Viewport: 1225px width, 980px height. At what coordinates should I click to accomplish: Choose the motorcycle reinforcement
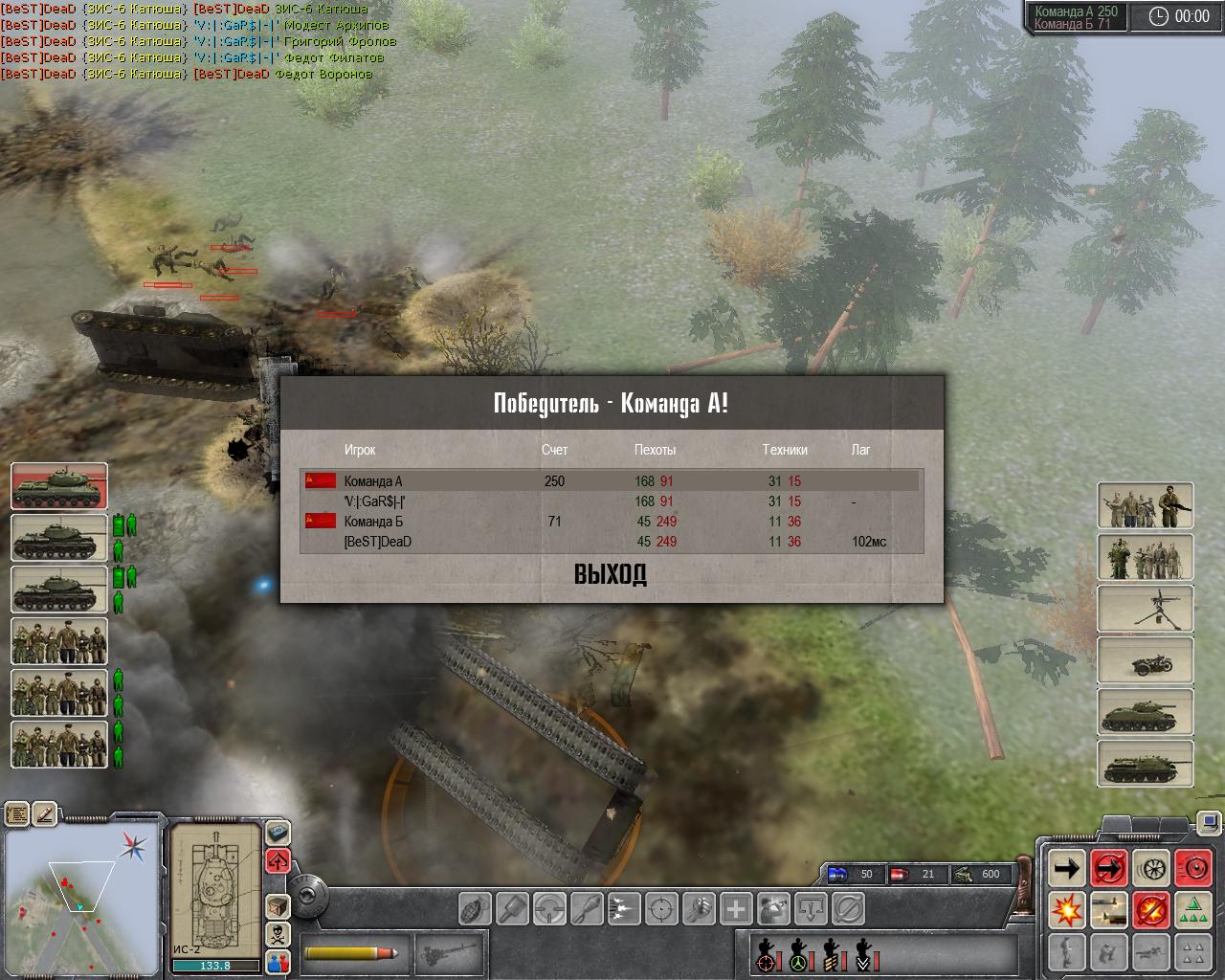(x=1145, y=658)
